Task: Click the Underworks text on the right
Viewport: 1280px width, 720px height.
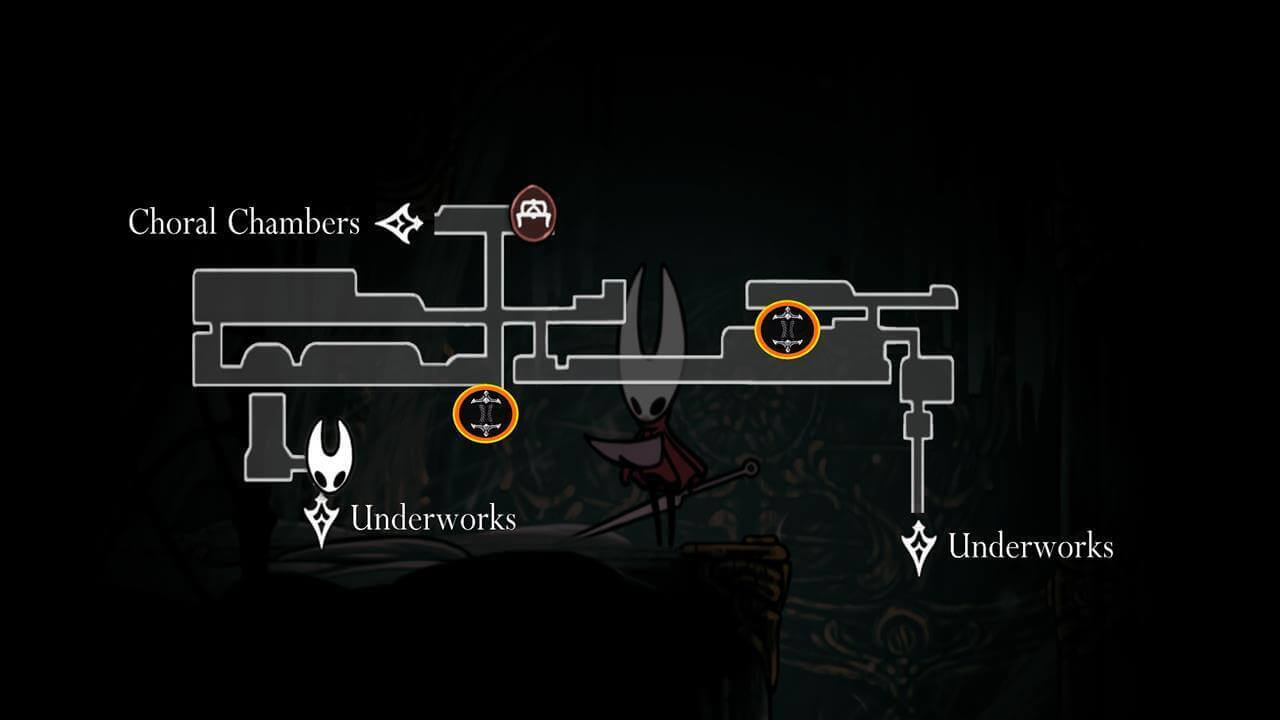Action: coord(1030,546)
